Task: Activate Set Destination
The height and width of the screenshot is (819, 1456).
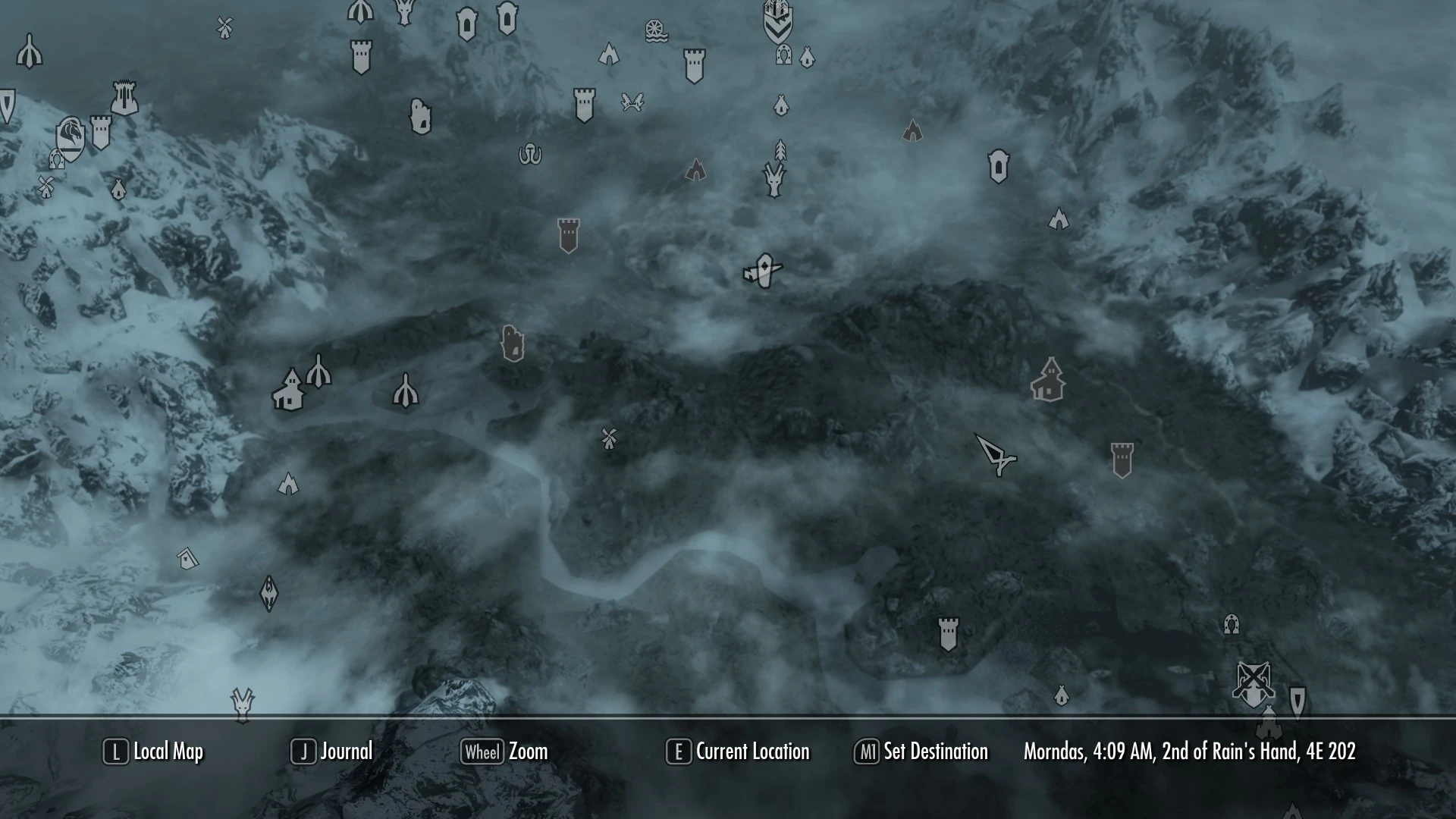Action: coord(921,752)
